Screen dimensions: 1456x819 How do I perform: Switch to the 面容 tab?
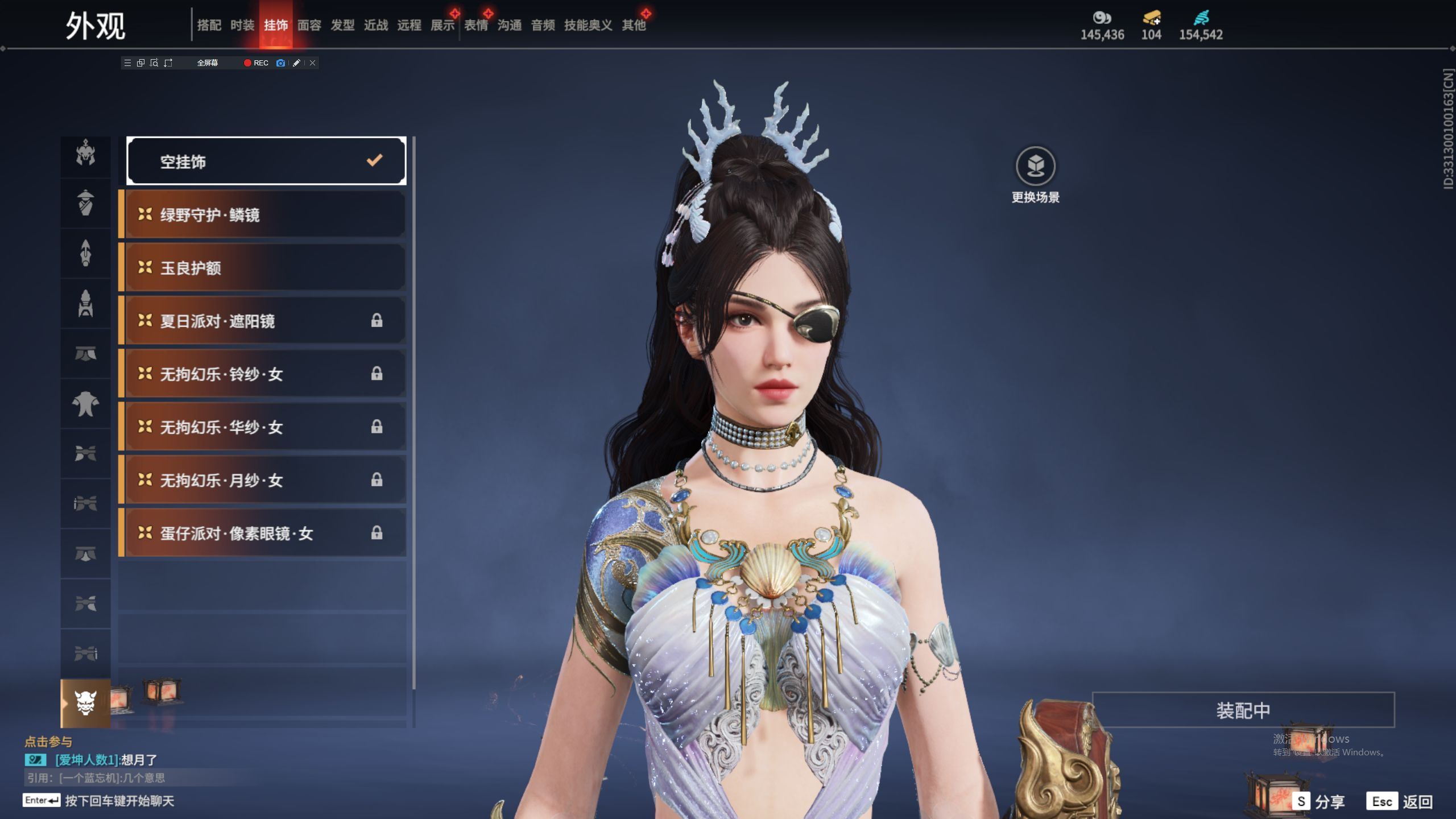tap(309, 25)
